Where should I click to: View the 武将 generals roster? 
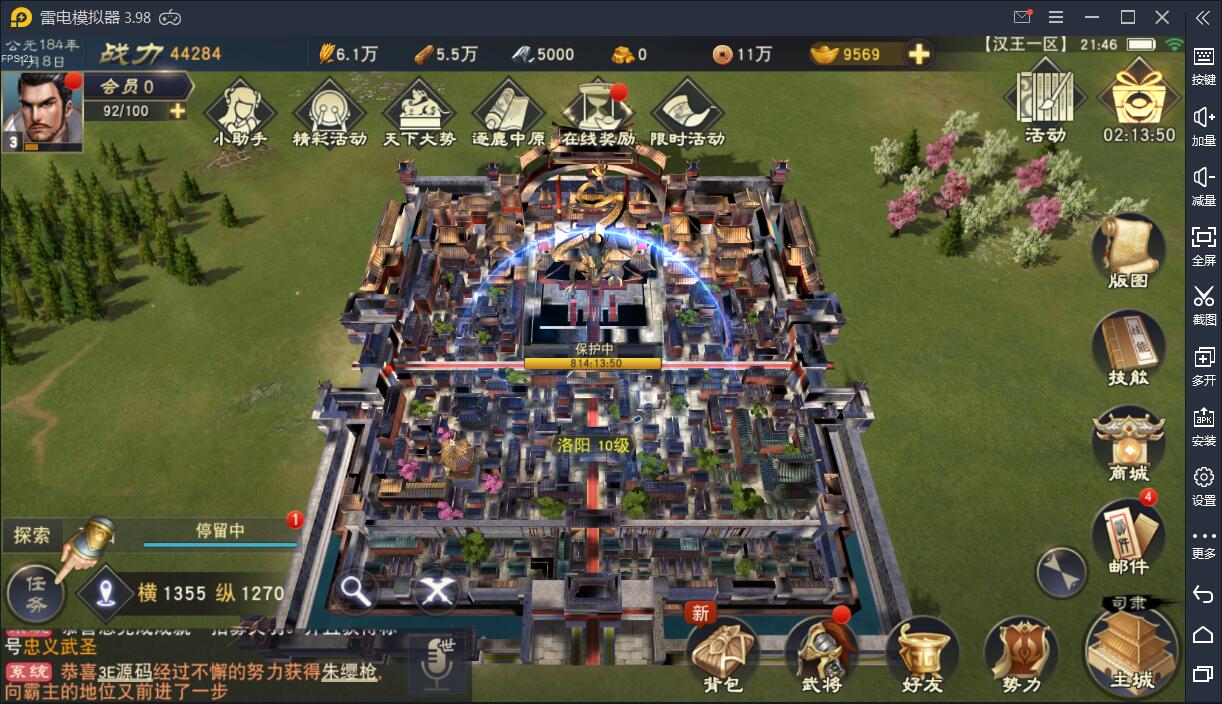click(x=822, y=655)
